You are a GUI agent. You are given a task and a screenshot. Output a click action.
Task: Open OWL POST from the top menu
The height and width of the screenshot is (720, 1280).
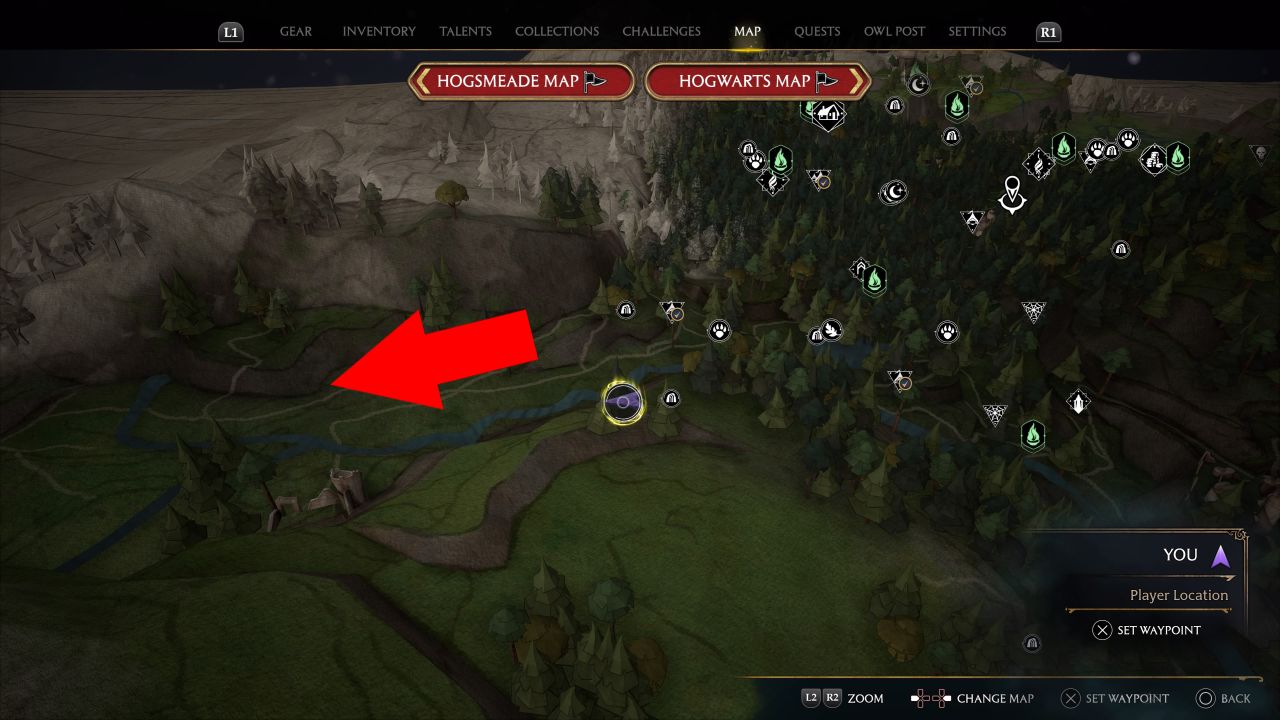pyautogui.click(x=894, y=31)
